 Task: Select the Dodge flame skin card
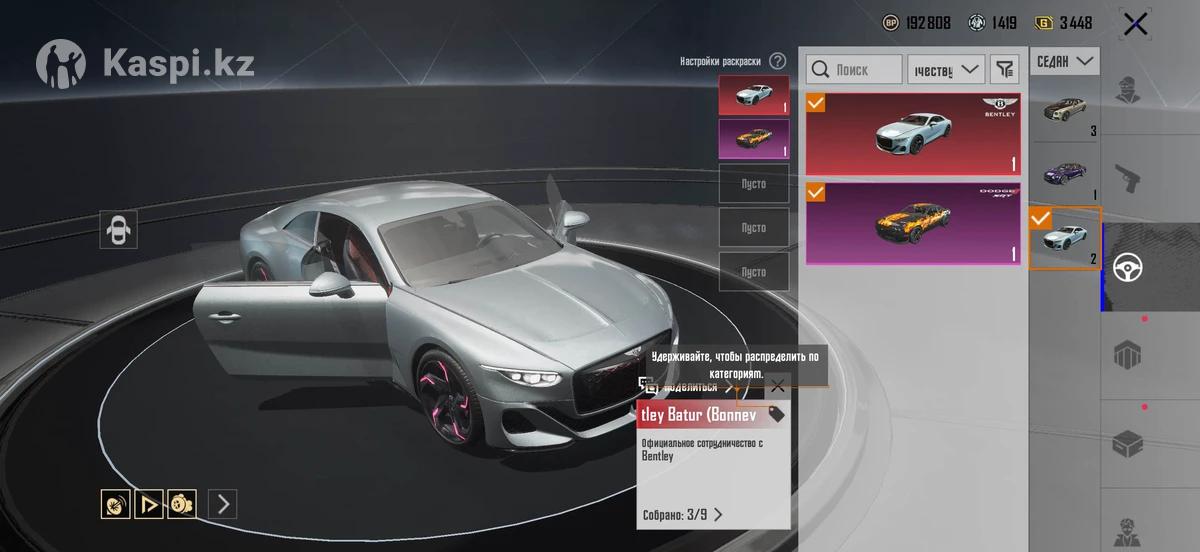coord(913,223)
